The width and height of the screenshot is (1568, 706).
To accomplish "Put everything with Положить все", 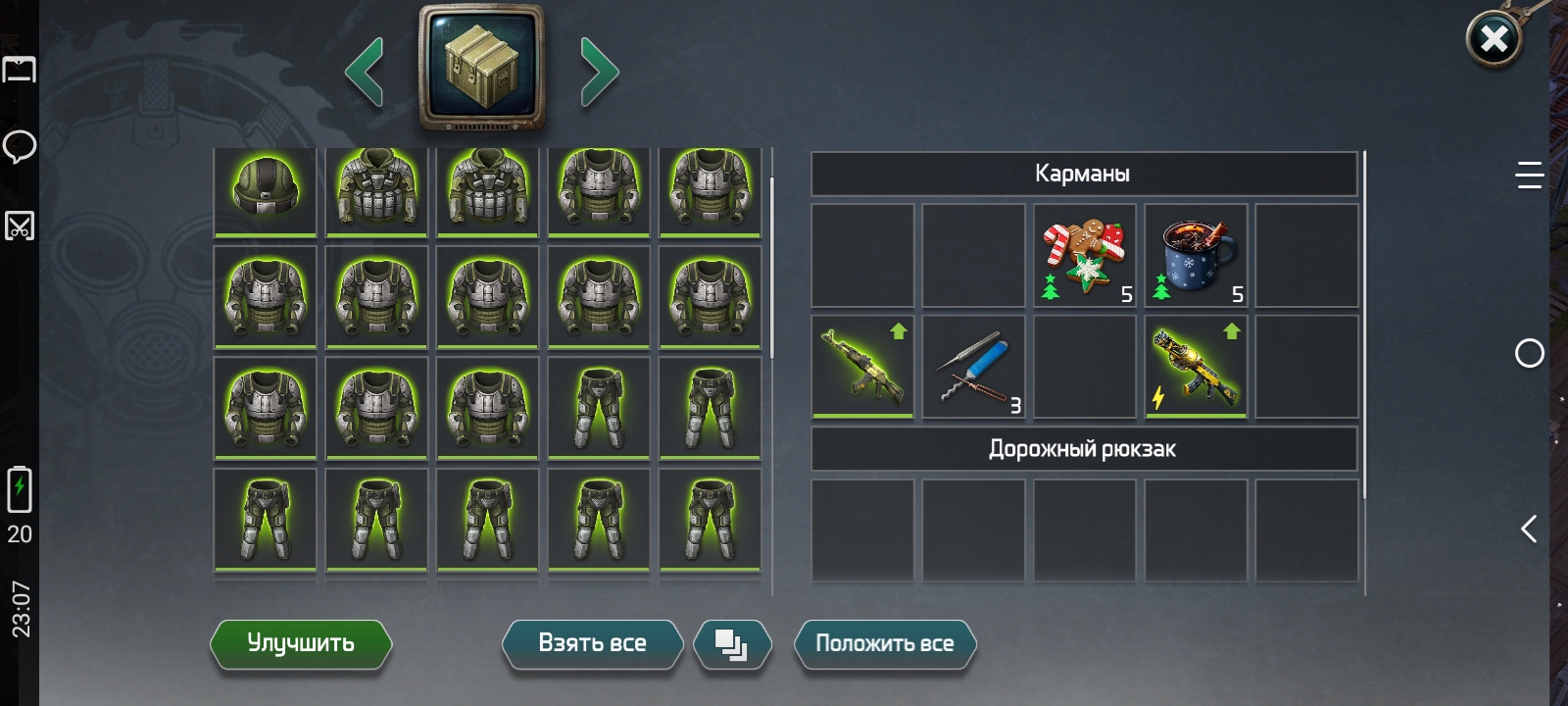I will click(884, 644).
